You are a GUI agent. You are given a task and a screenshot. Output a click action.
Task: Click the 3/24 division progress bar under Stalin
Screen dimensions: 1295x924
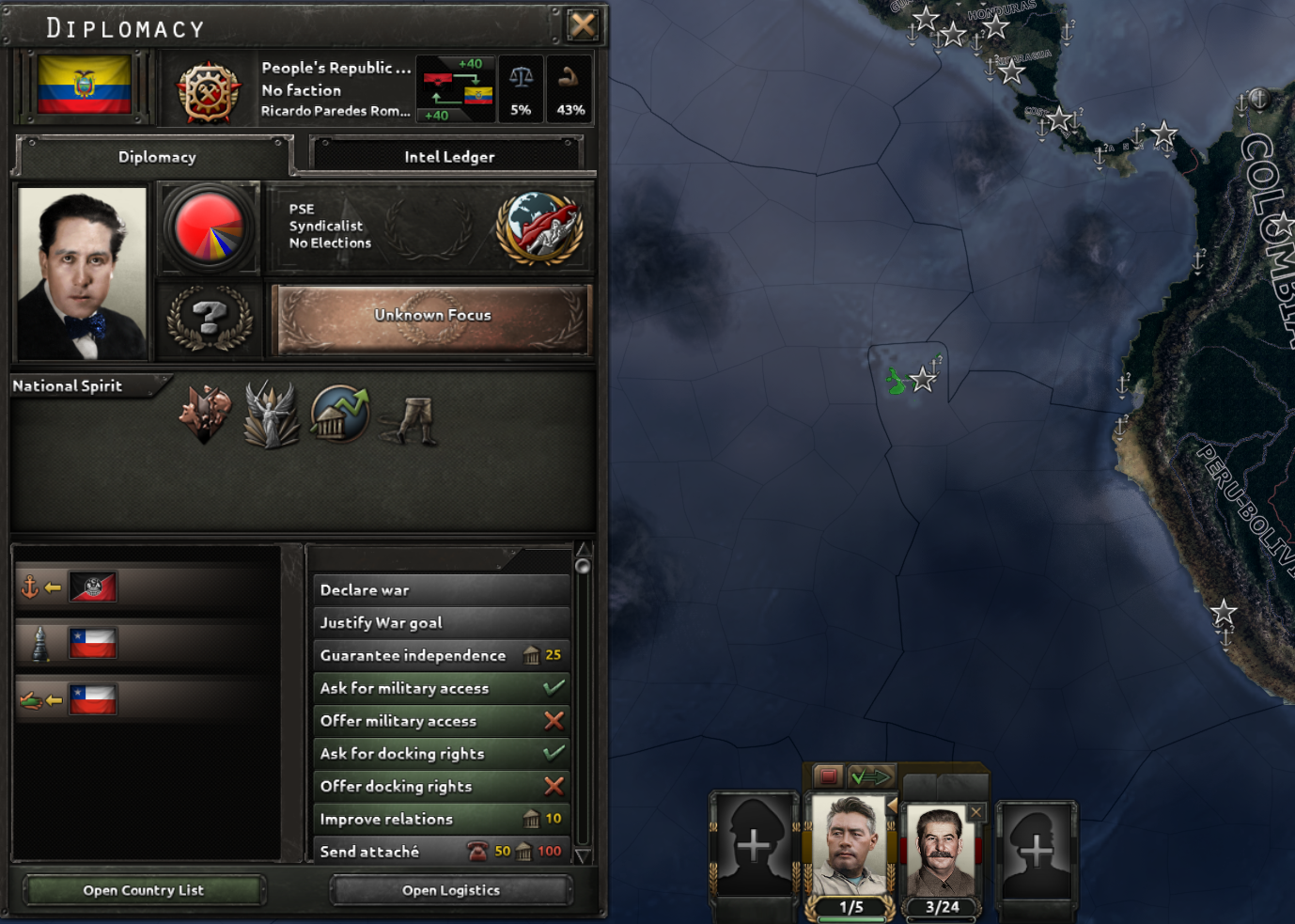click(943, 908)
